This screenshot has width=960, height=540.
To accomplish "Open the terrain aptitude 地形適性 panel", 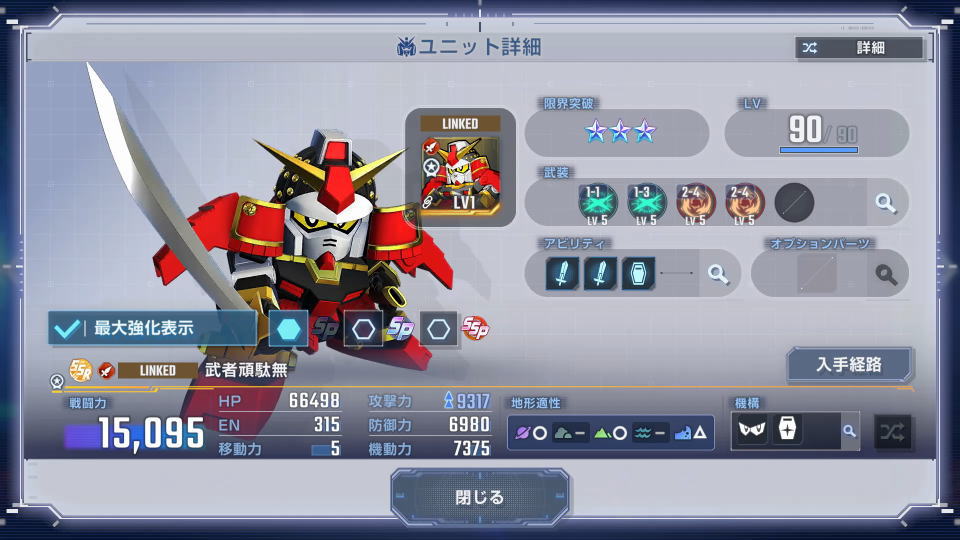I will (x=610, y=433).
